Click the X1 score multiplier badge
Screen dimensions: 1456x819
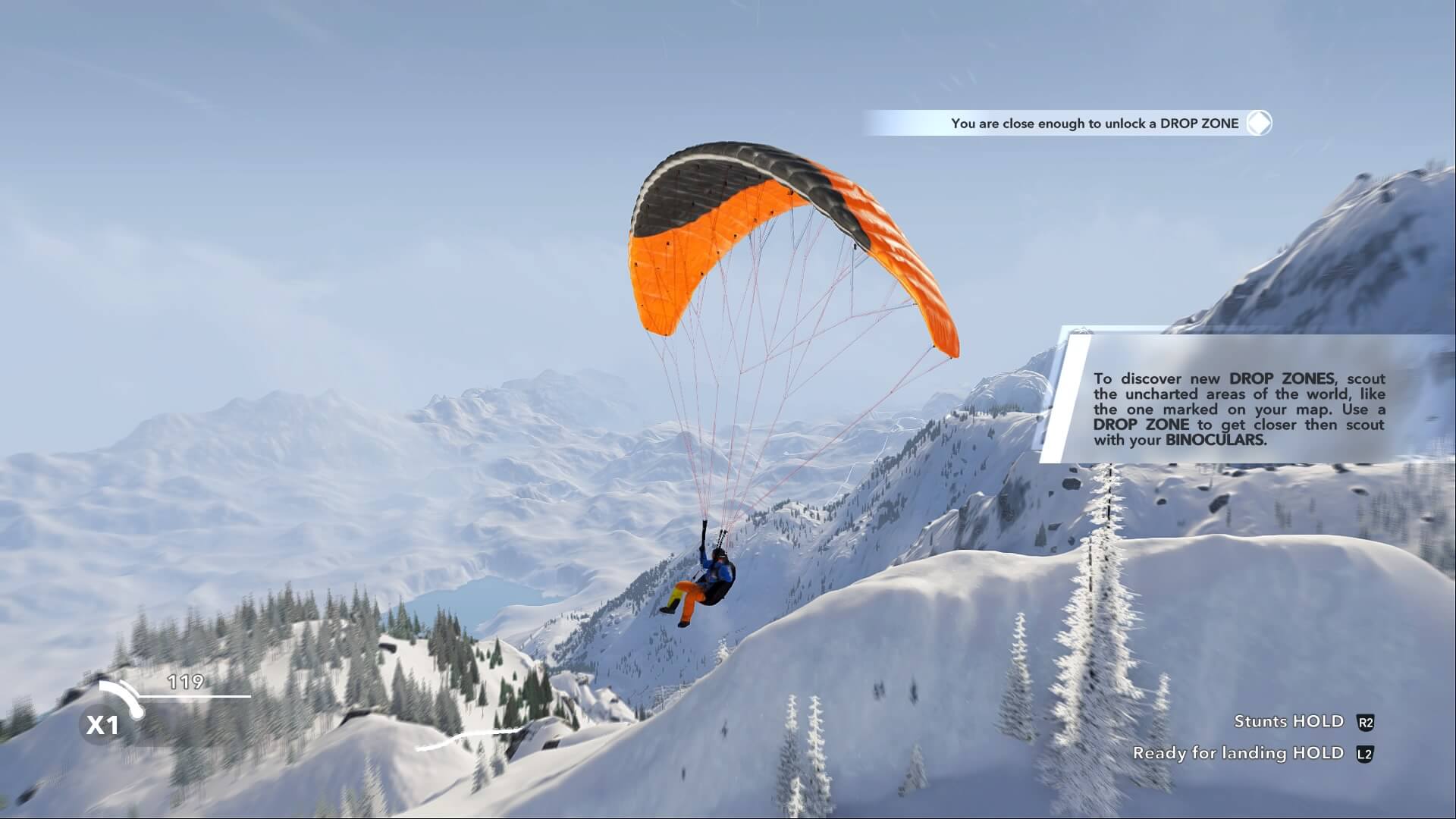coord(104,725)
